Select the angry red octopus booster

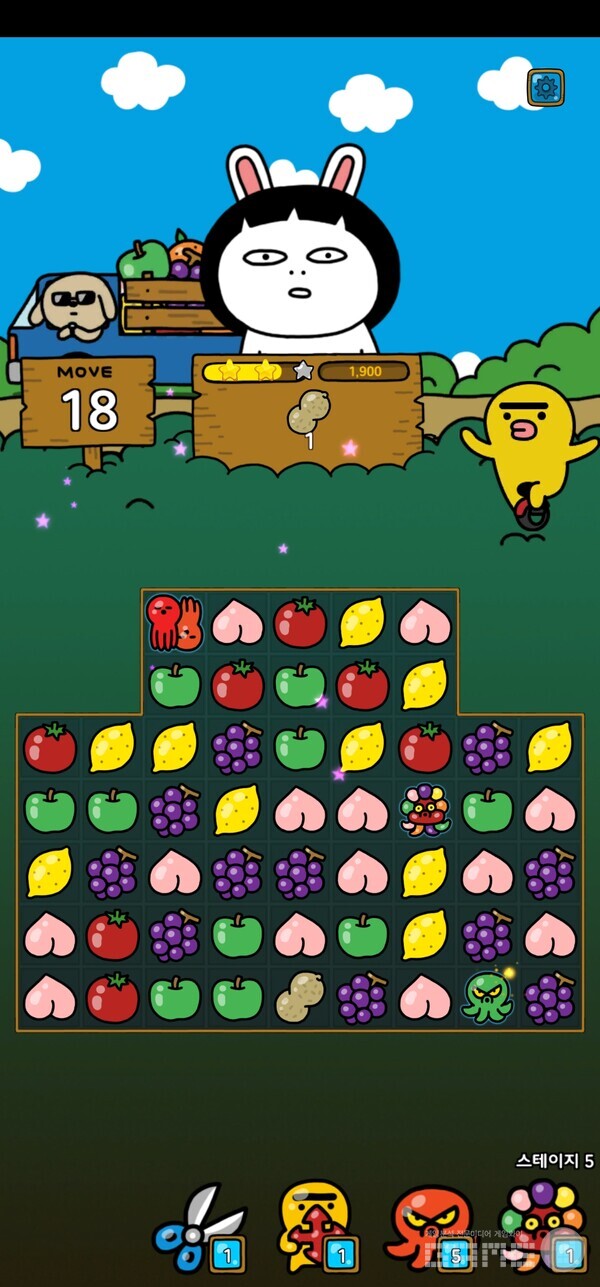point(429,1226)
